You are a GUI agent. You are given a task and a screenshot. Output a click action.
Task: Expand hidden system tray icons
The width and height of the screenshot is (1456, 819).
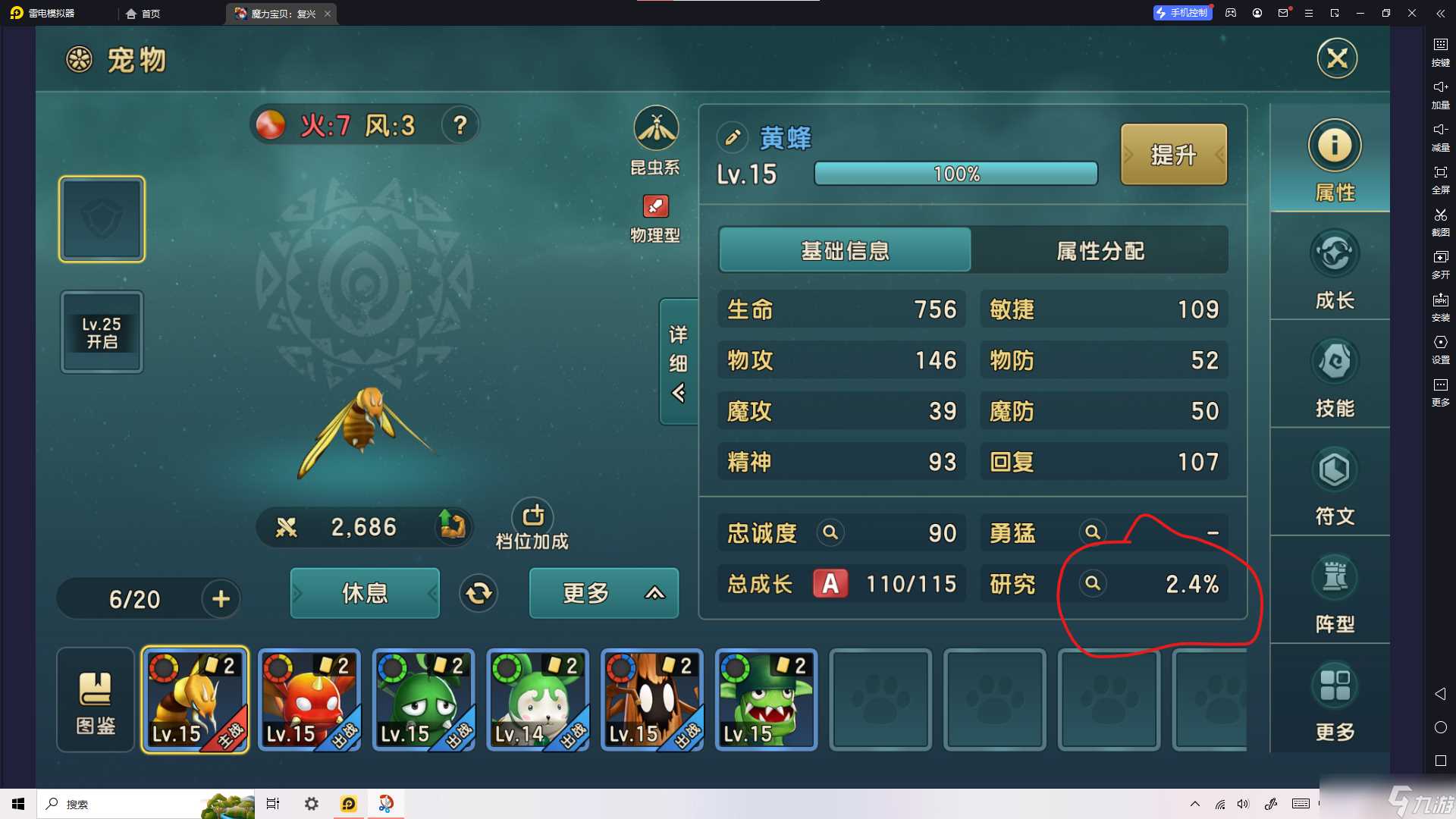tap(1194, 803)
